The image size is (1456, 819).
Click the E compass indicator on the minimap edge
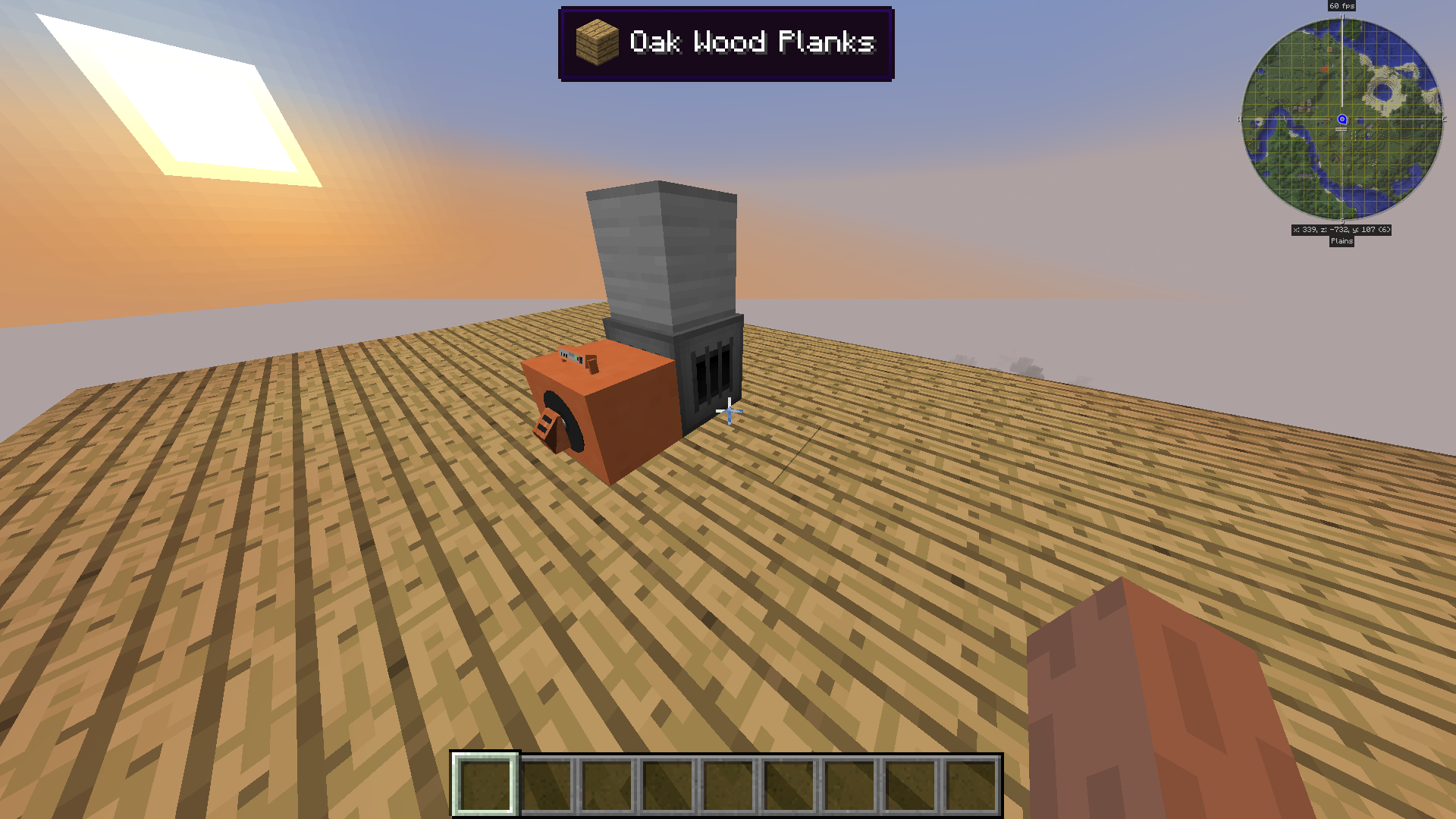(1444, 119)
